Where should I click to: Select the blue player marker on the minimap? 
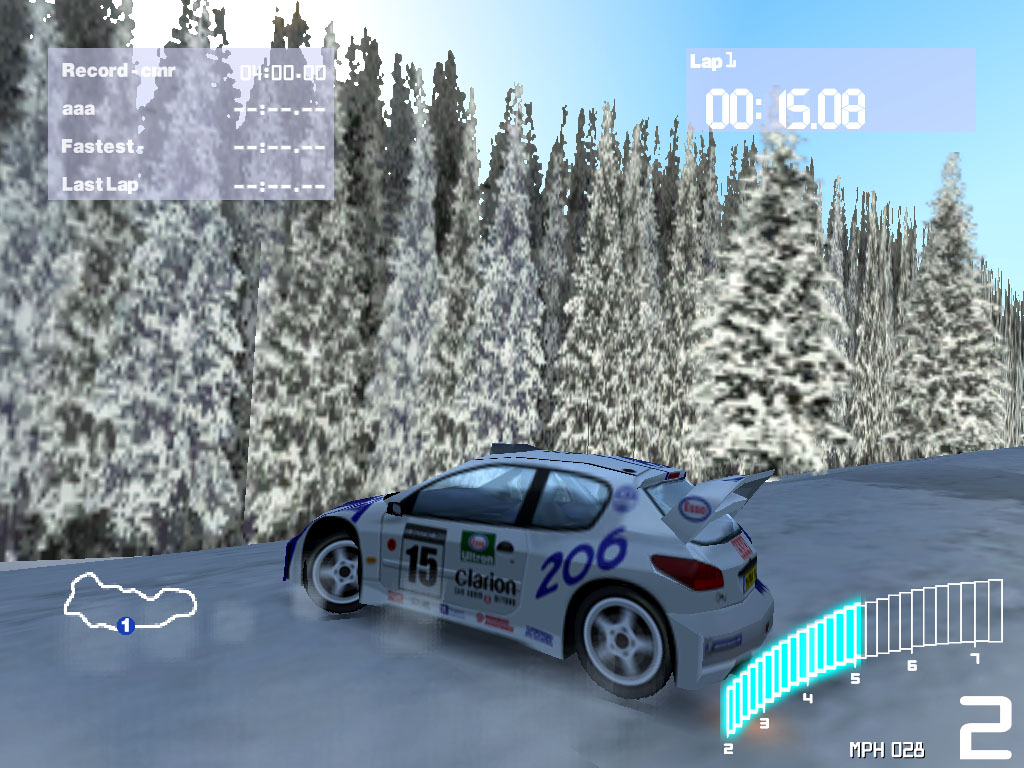126,626
